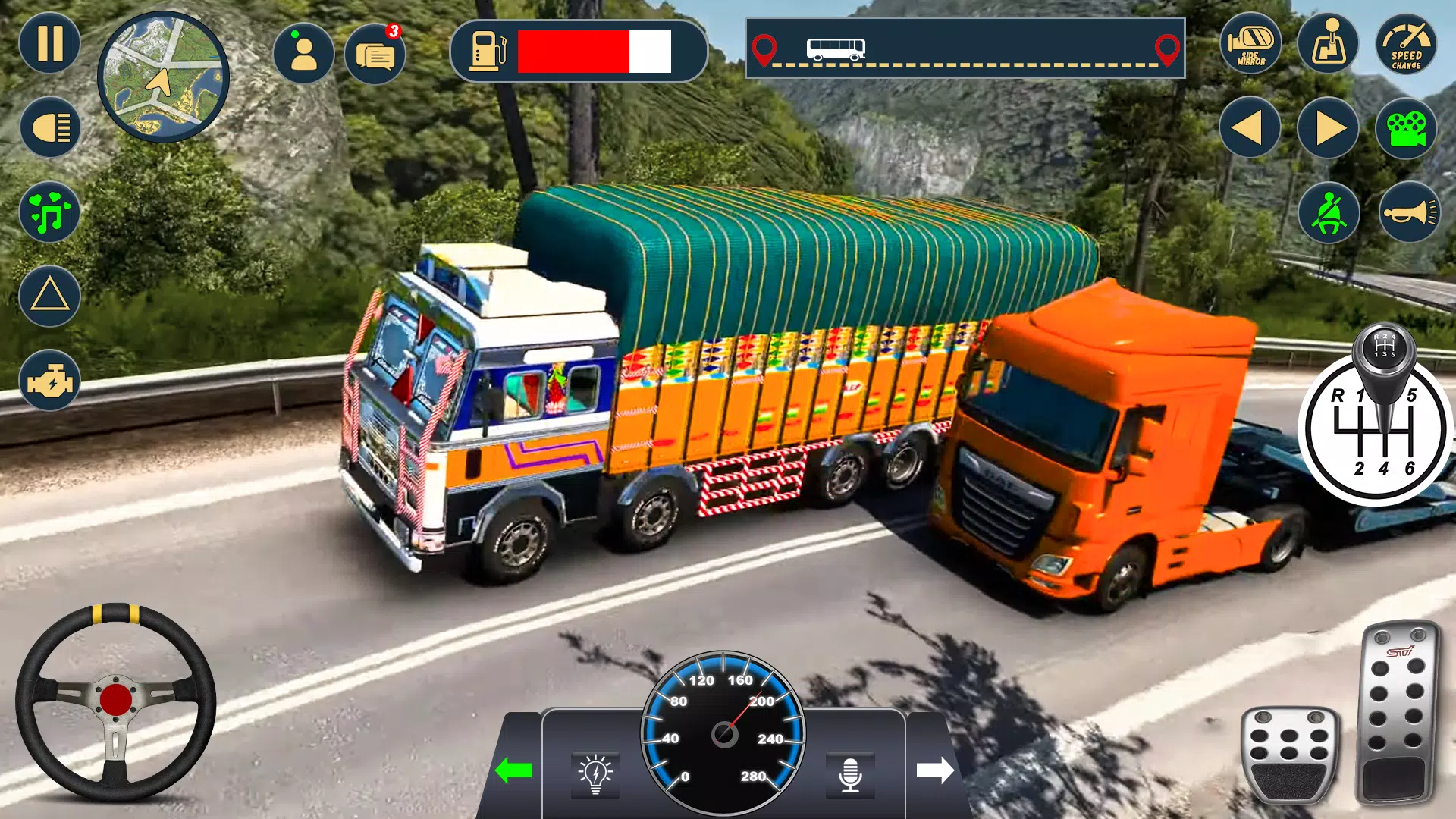Open the circular minimap
This screenshot has width=1456, height=819.
click(163, 77)
